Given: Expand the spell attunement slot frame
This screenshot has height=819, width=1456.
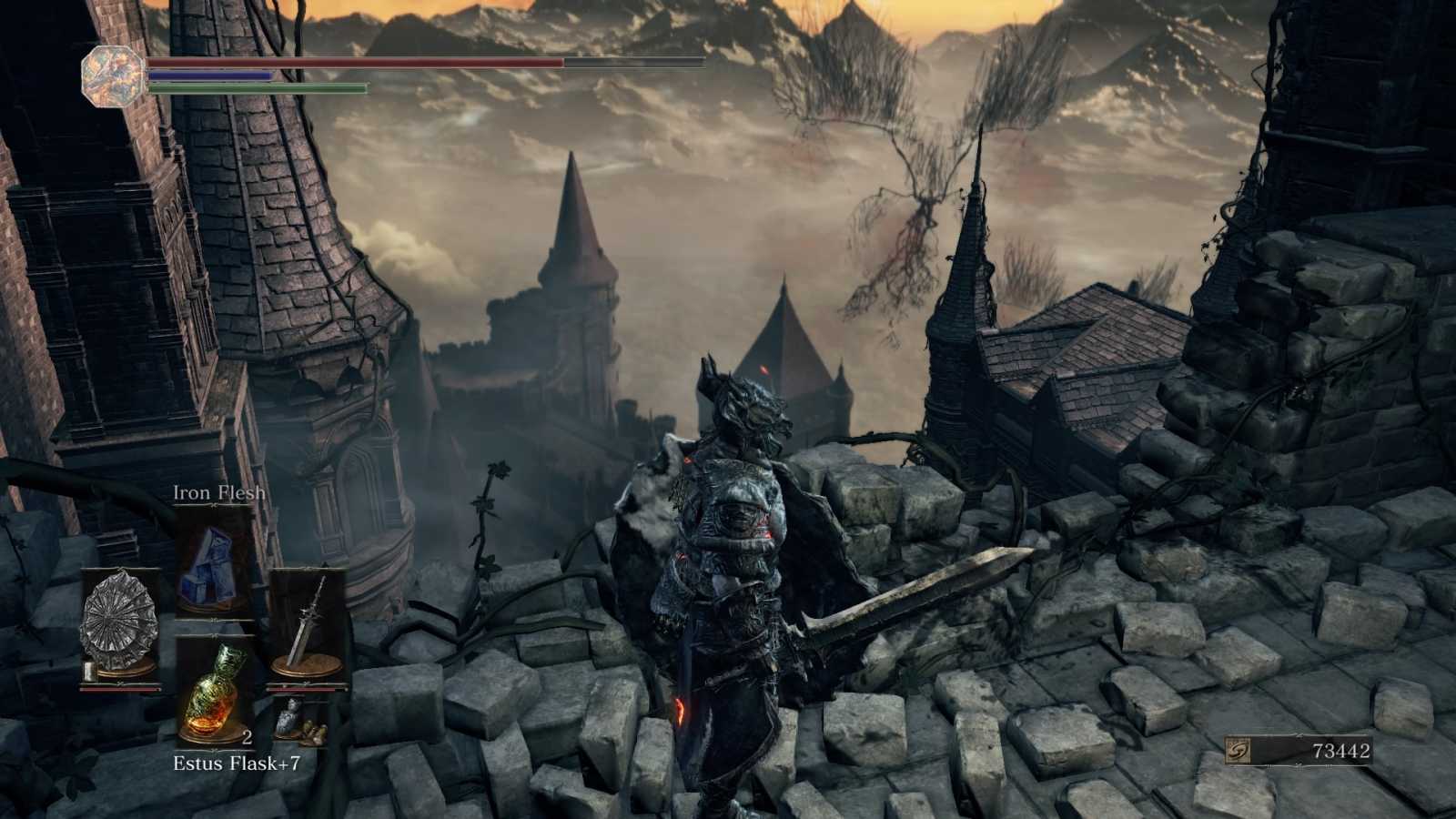Looking at the screenshot, I should click(214, 564).
